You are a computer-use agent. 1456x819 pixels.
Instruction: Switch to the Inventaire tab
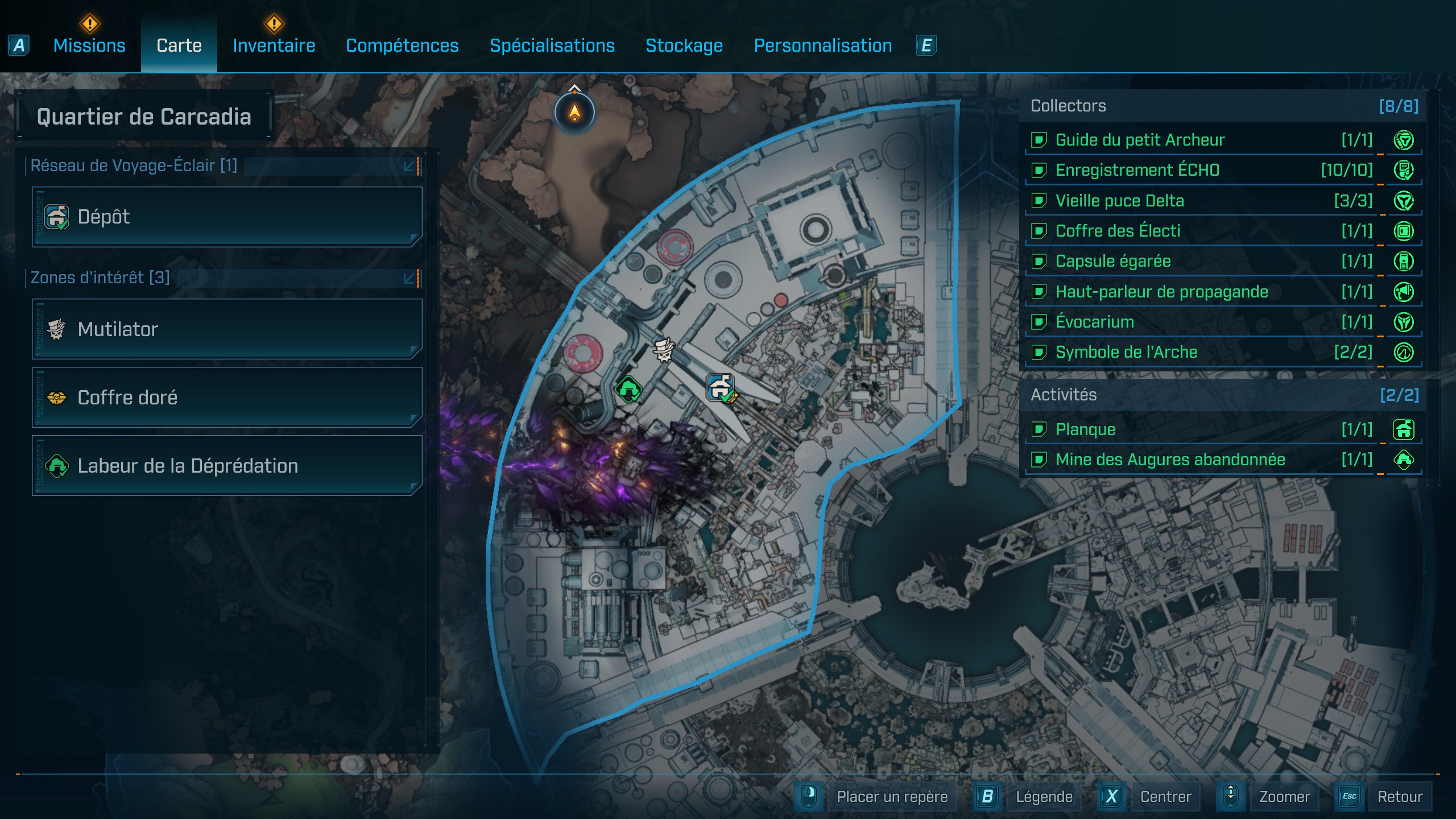[x=274, y=45]
